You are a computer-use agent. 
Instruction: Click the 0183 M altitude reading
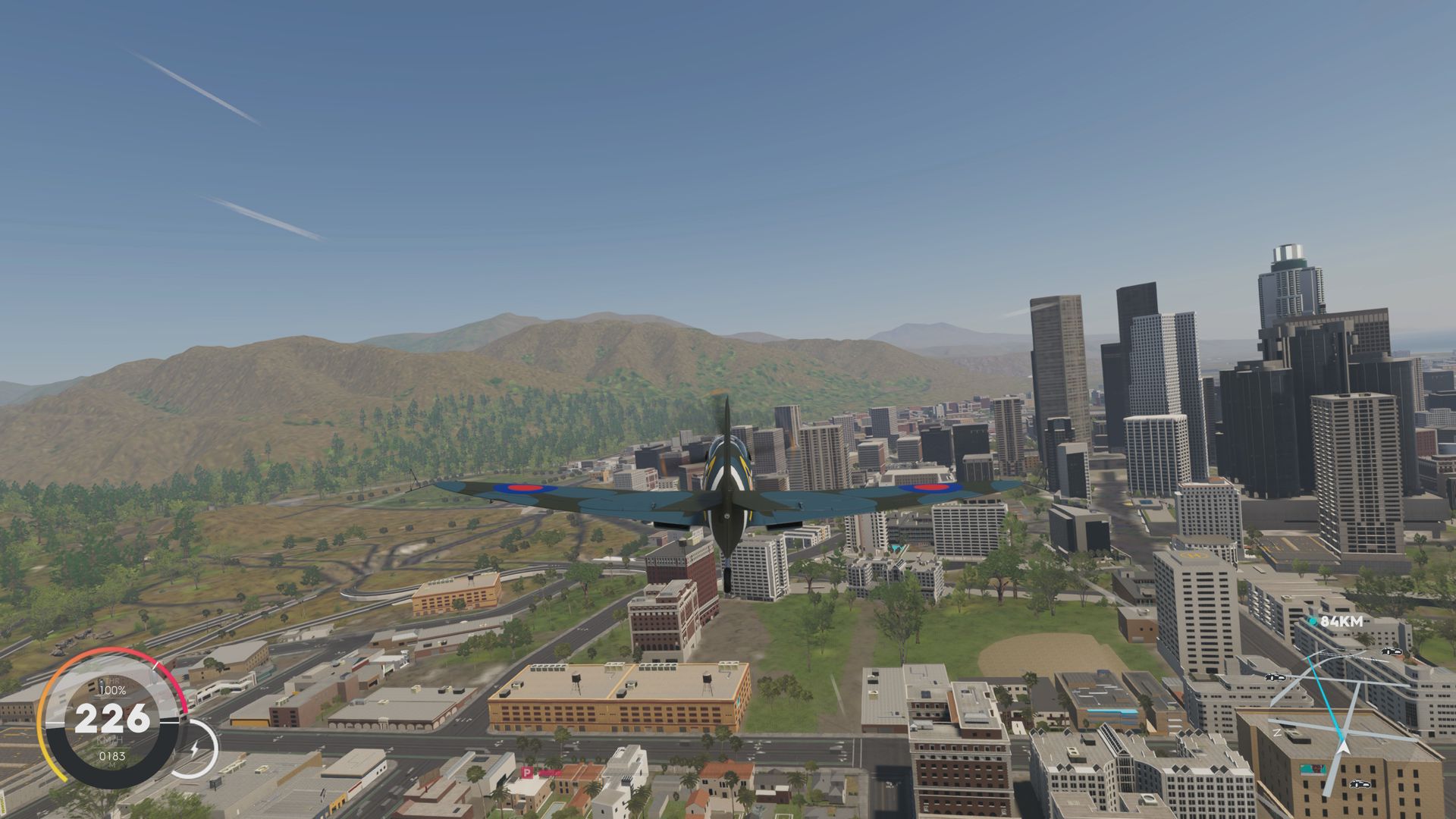[113, 755]
